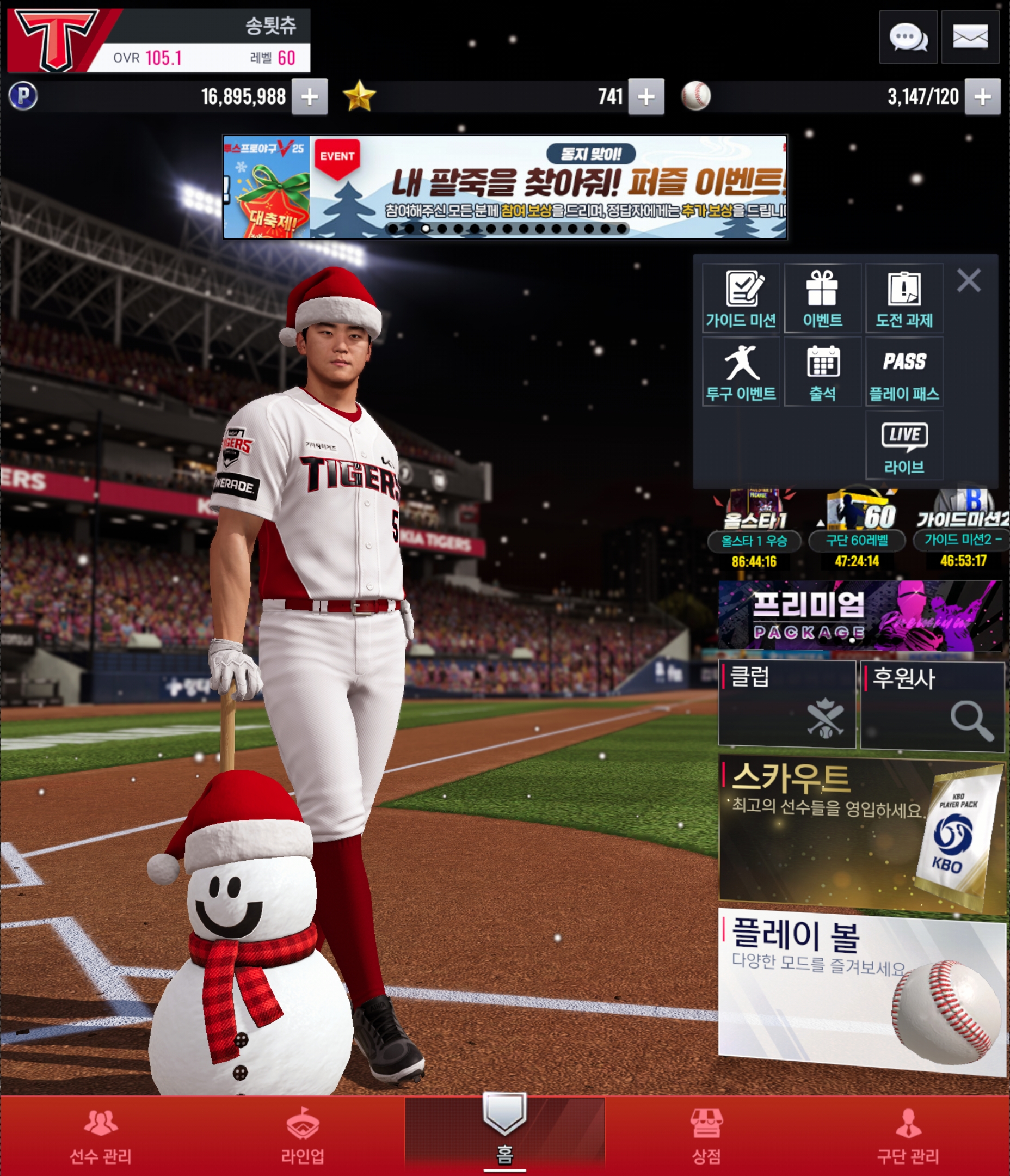Switch to the 라인업 lineup tab

303,1135
